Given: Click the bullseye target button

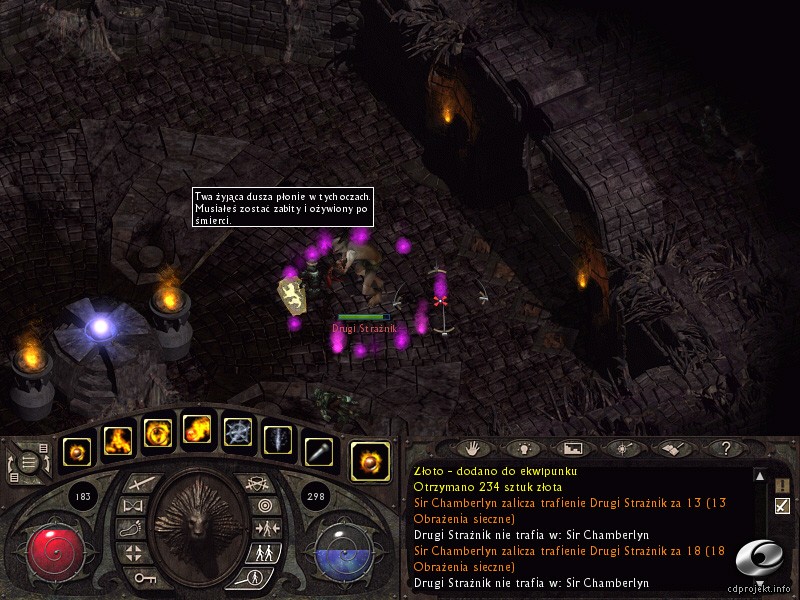Looking at the screenshot, I should pyautogui.click(x=264, y=506).
